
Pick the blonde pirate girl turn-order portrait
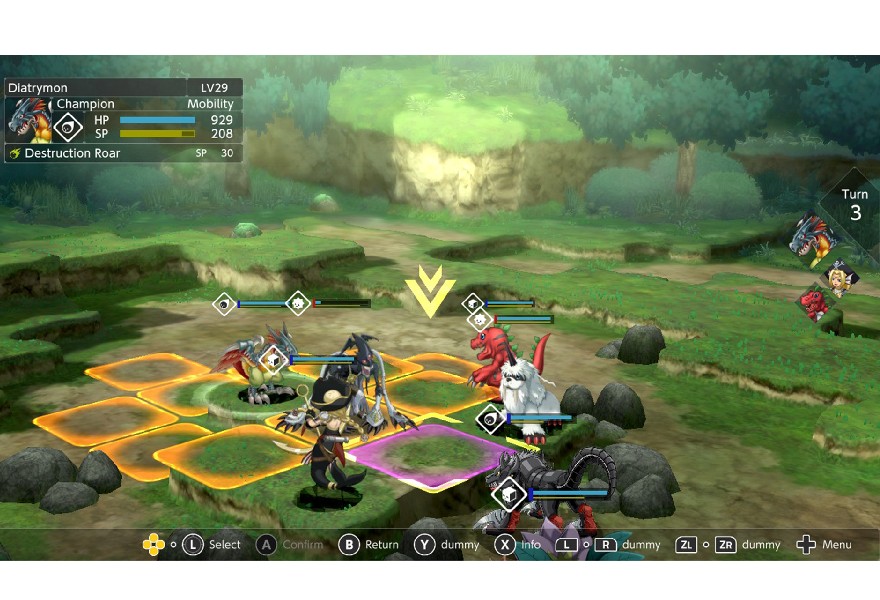click(836, 275)
